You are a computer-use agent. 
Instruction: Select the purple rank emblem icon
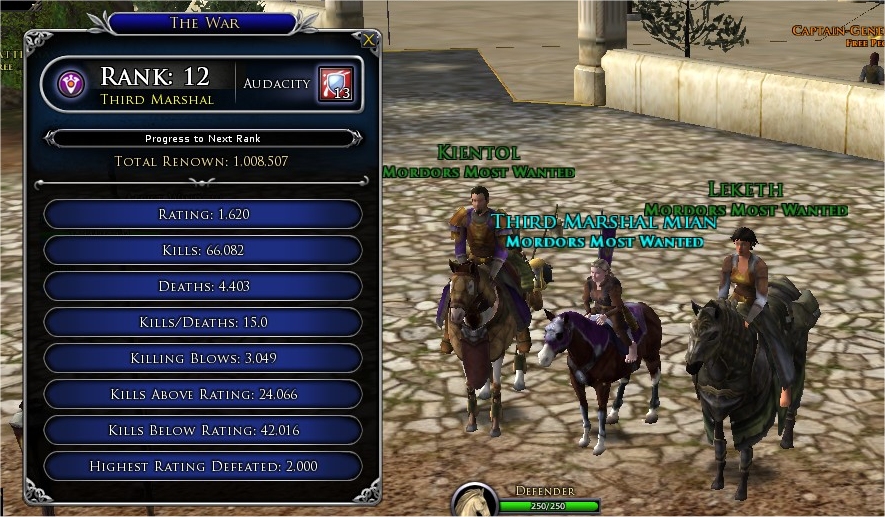point(71,84)
